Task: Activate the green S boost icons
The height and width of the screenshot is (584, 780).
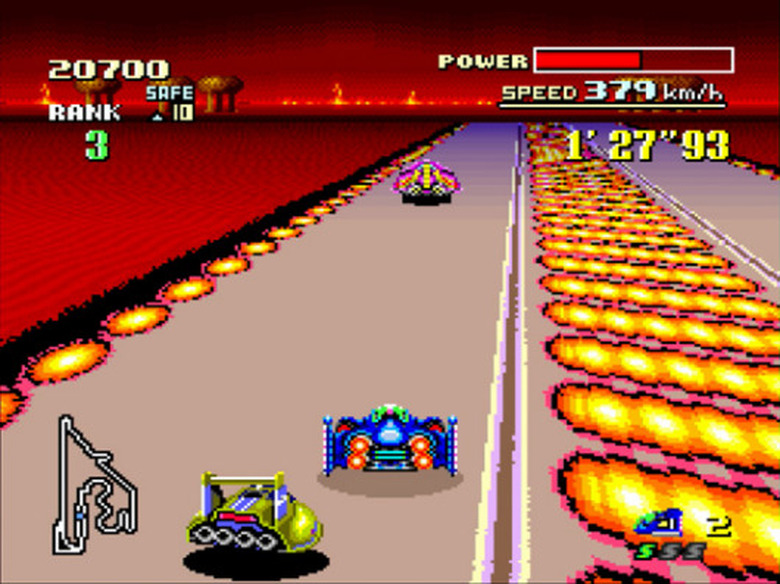Action: [x=669, y=551]
